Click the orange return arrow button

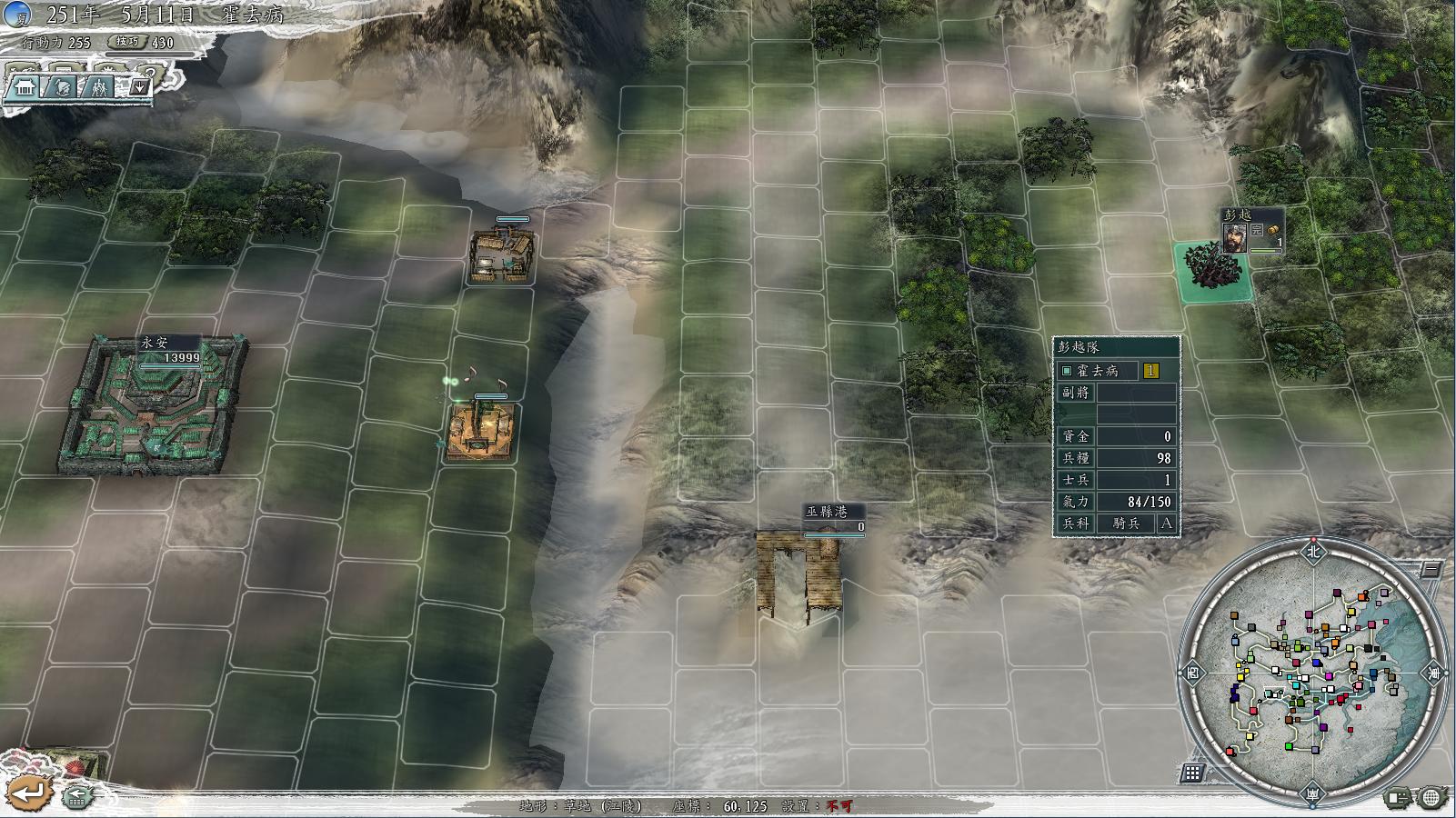[x=28, y=793]
